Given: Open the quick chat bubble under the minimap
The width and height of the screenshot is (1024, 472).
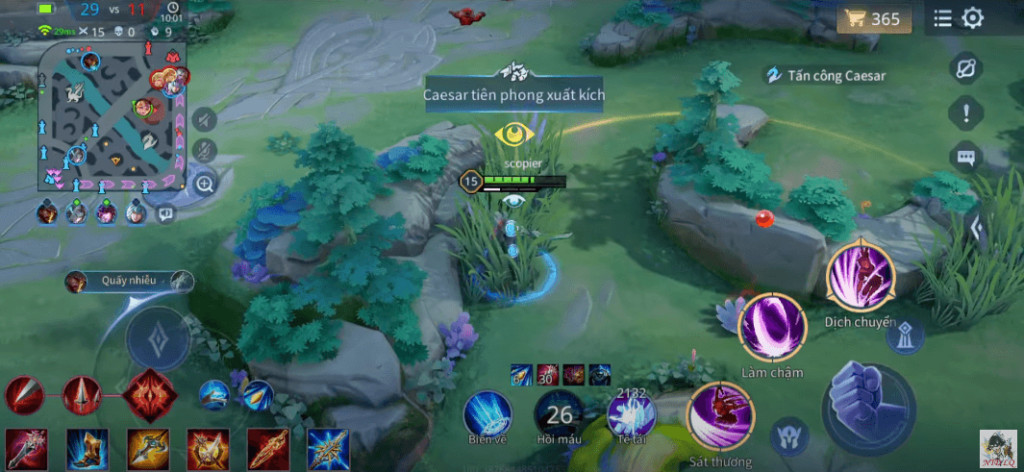Looking at the screenshot, I should [166, 213].
